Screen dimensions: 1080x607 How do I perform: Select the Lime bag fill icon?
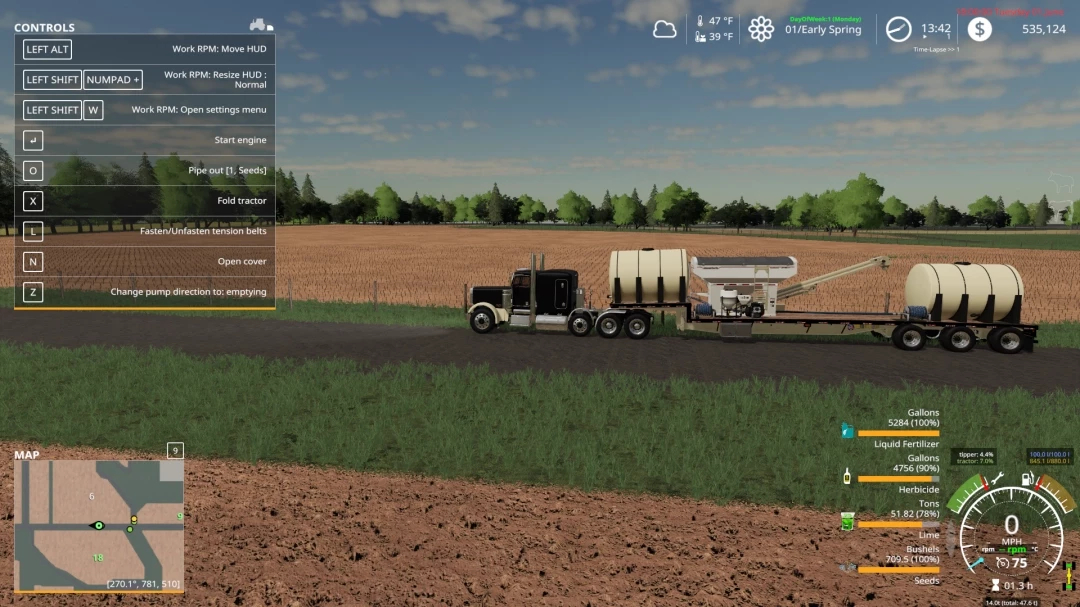tap(847, 522)
